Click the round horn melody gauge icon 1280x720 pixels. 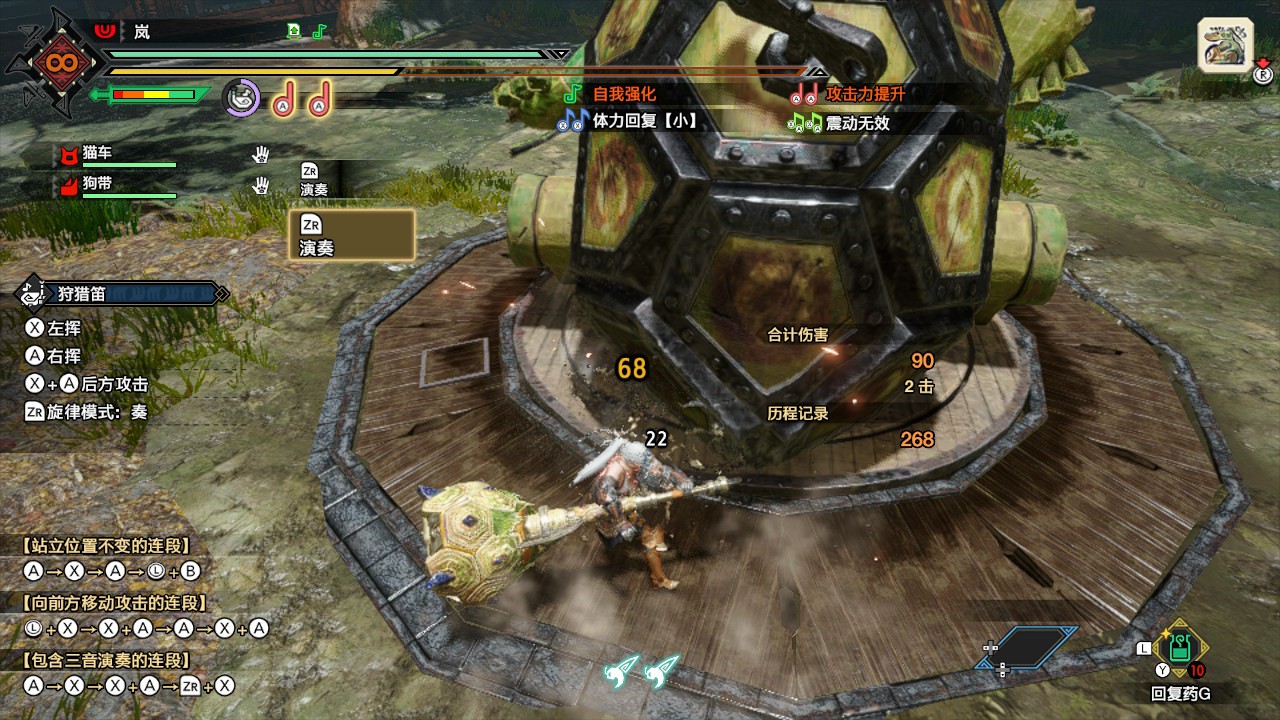coord(240,98)
